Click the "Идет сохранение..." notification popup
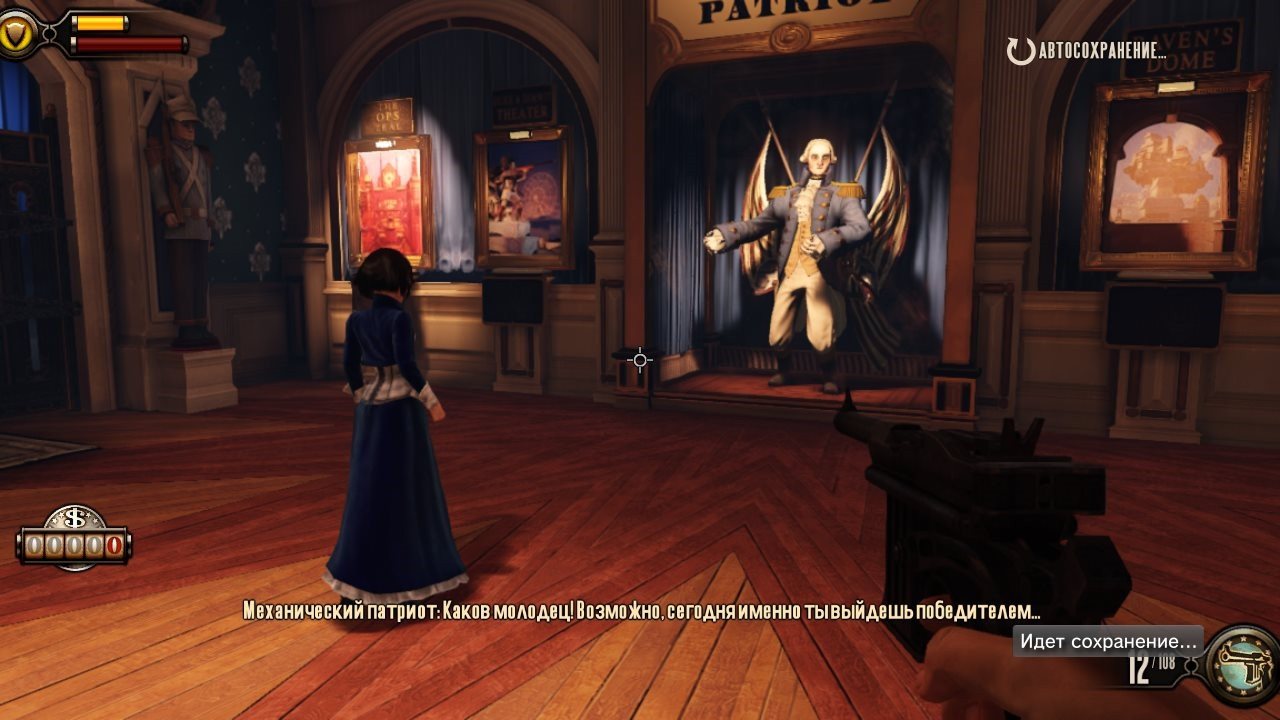Viewport: 1280px width, 720px height. (x=1108, y=641)
